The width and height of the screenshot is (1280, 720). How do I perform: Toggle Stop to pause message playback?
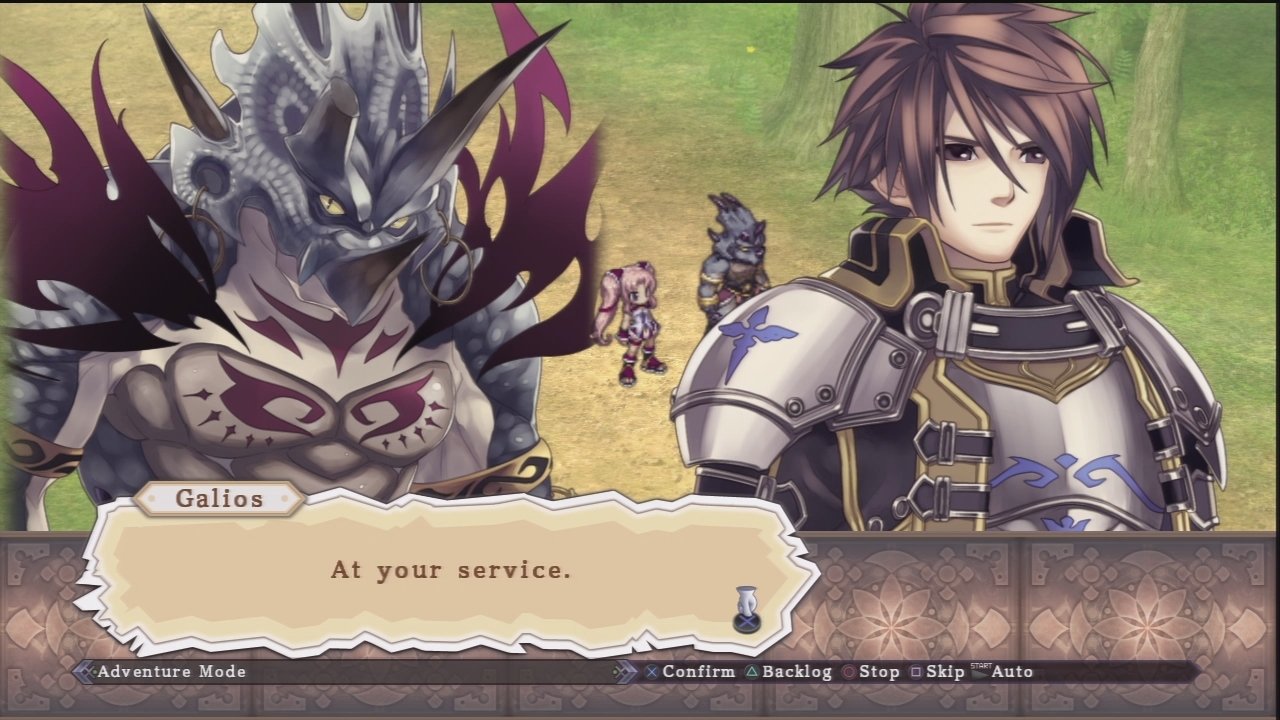(878, 672)
